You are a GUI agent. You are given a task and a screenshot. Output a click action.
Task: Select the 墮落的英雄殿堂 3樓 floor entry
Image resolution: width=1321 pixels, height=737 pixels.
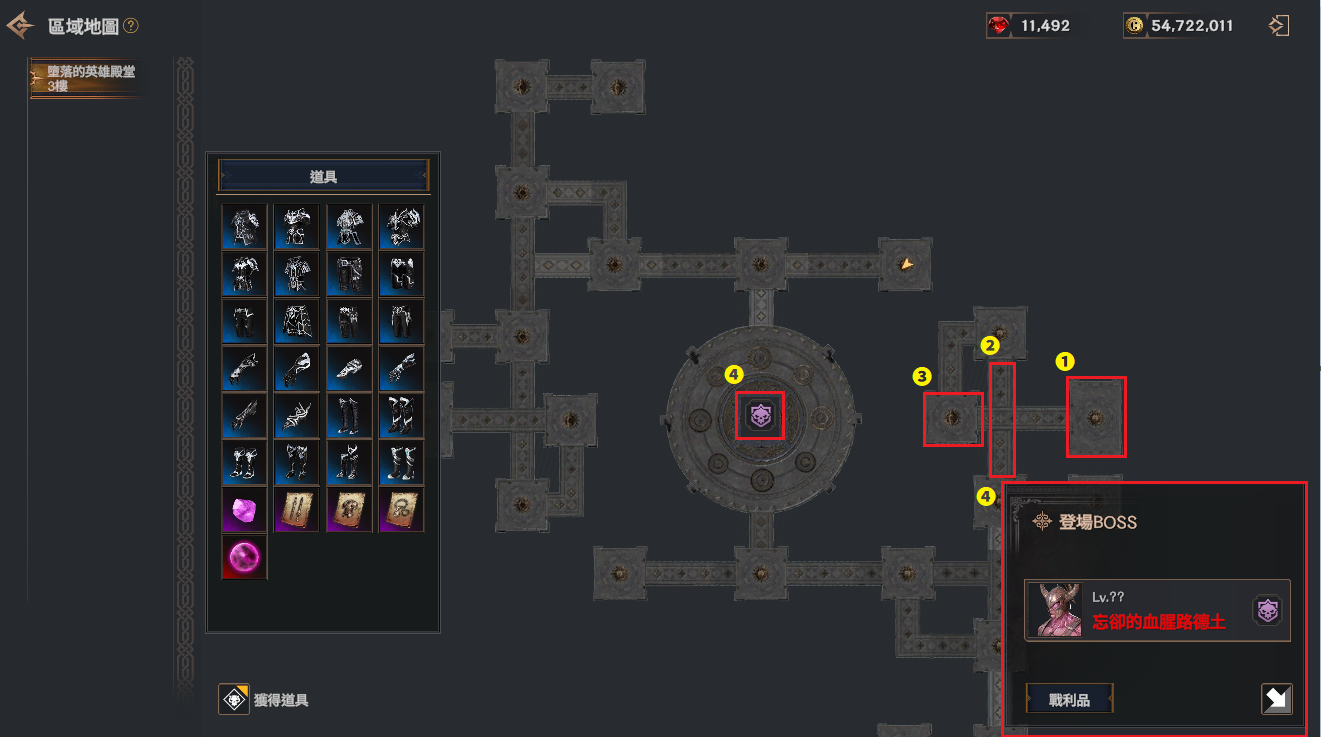(x=90, y=79)
